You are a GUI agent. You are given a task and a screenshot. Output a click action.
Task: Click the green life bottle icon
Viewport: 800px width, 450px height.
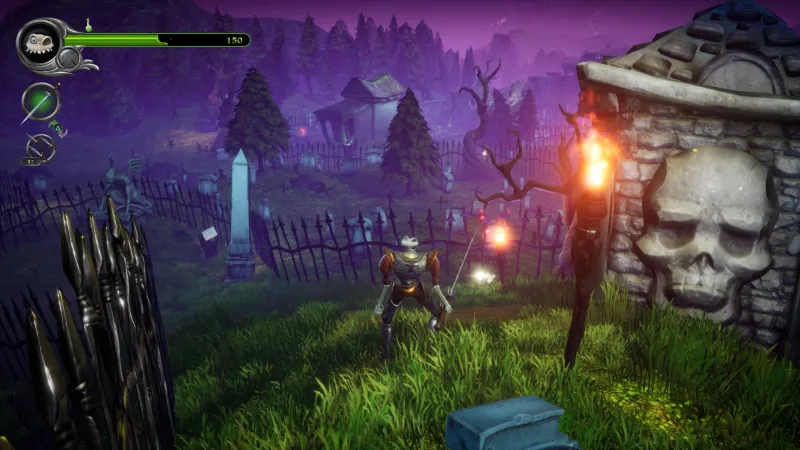click(x=88, y=24)
